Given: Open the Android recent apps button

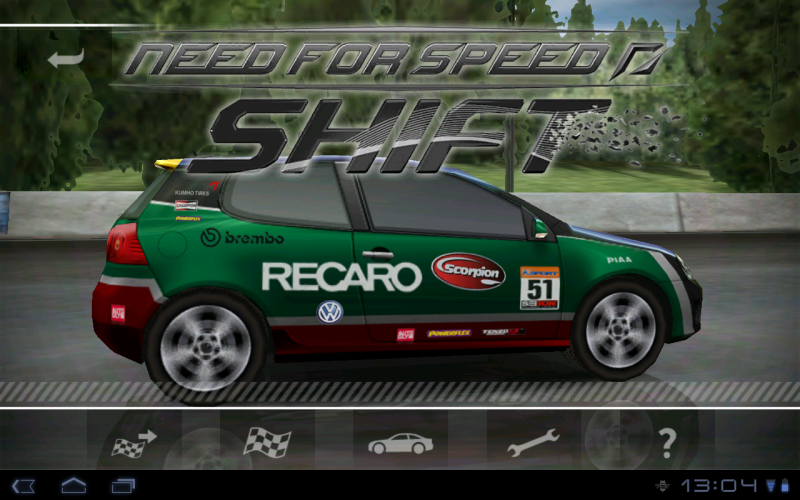Looking at the screenshot, I should 123,486.
